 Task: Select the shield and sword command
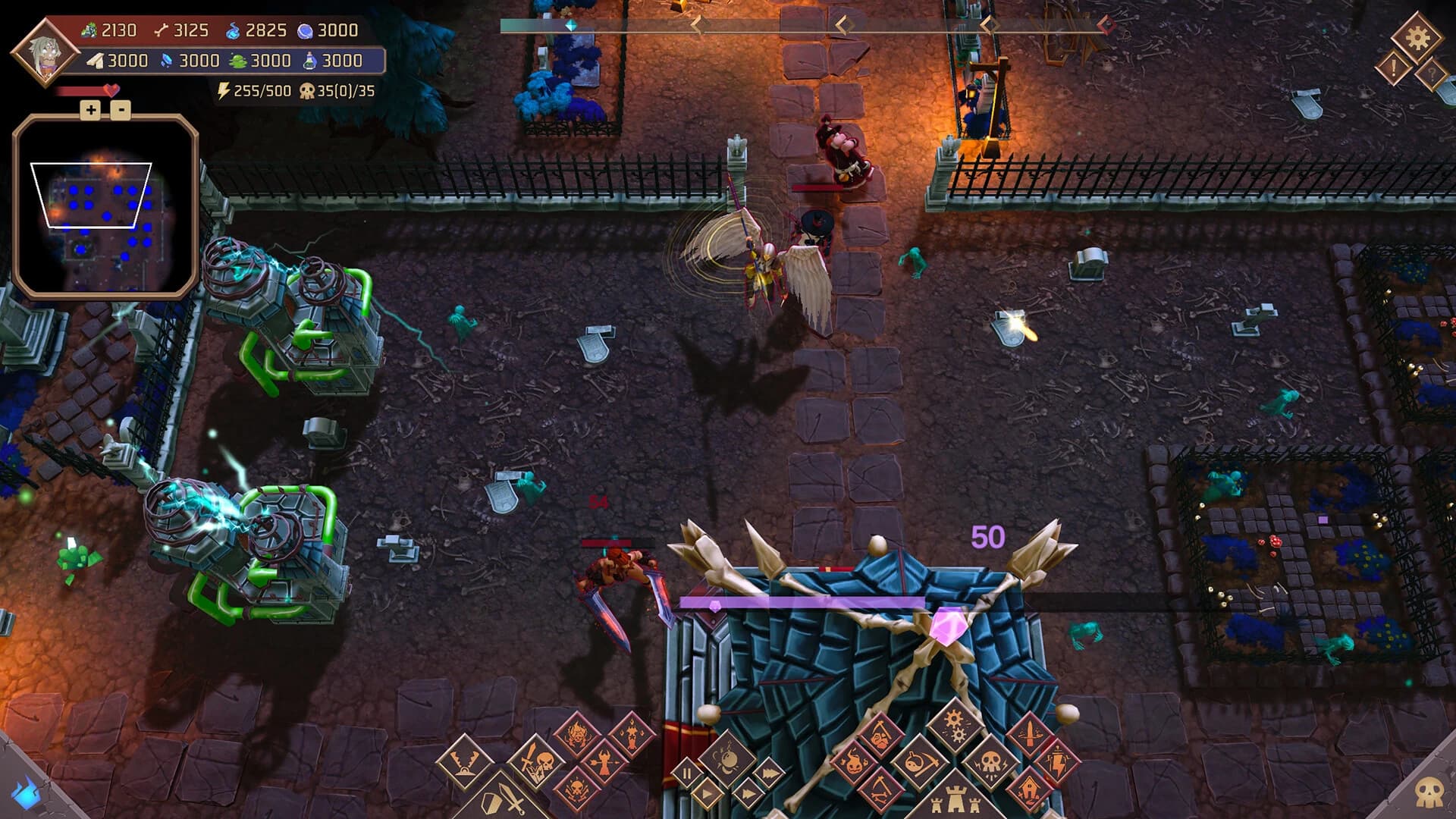[x=504, y=800]
